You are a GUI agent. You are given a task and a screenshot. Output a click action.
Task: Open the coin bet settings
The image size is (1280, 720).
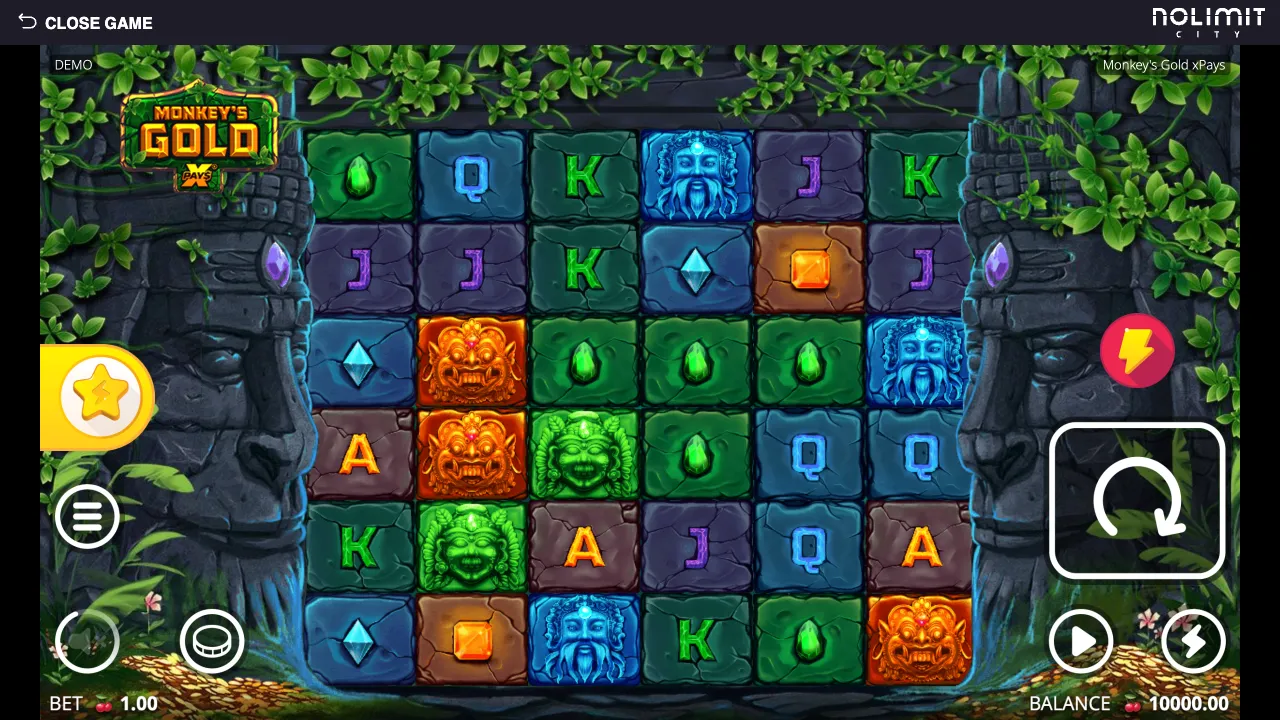pyautogui.click(x=212, y=641)
